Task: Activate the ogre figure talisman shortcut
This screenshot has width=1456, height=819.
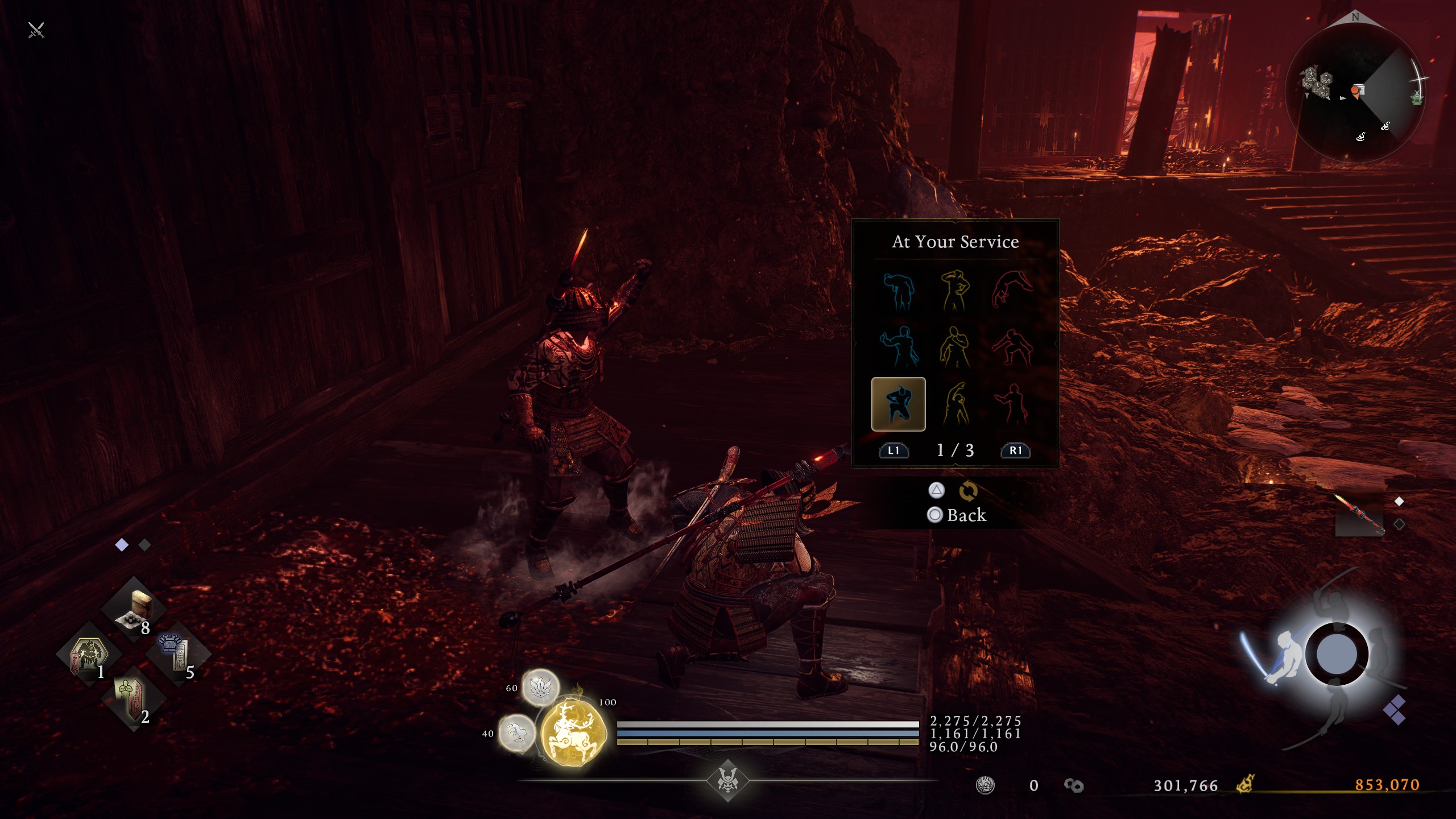Action: coord(89,655)
